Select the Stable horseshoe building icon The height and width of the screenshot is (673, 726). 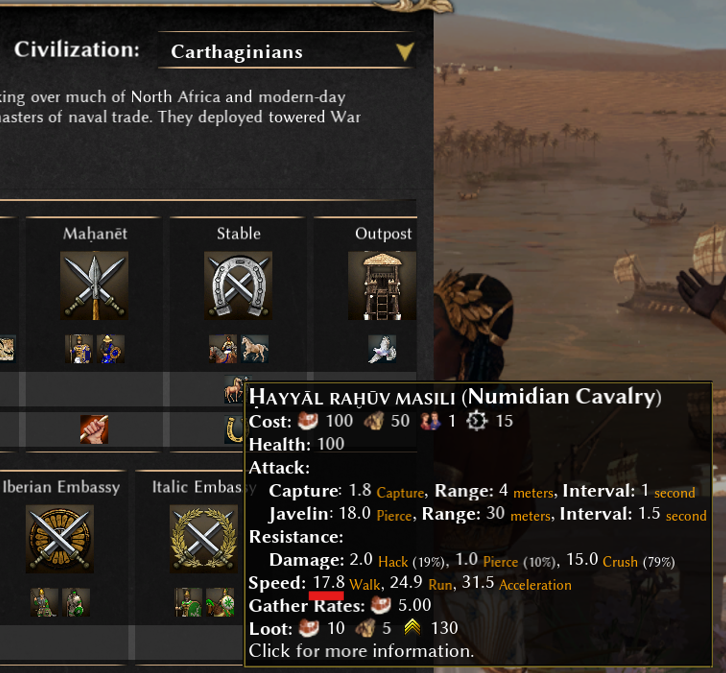[238, 286]
